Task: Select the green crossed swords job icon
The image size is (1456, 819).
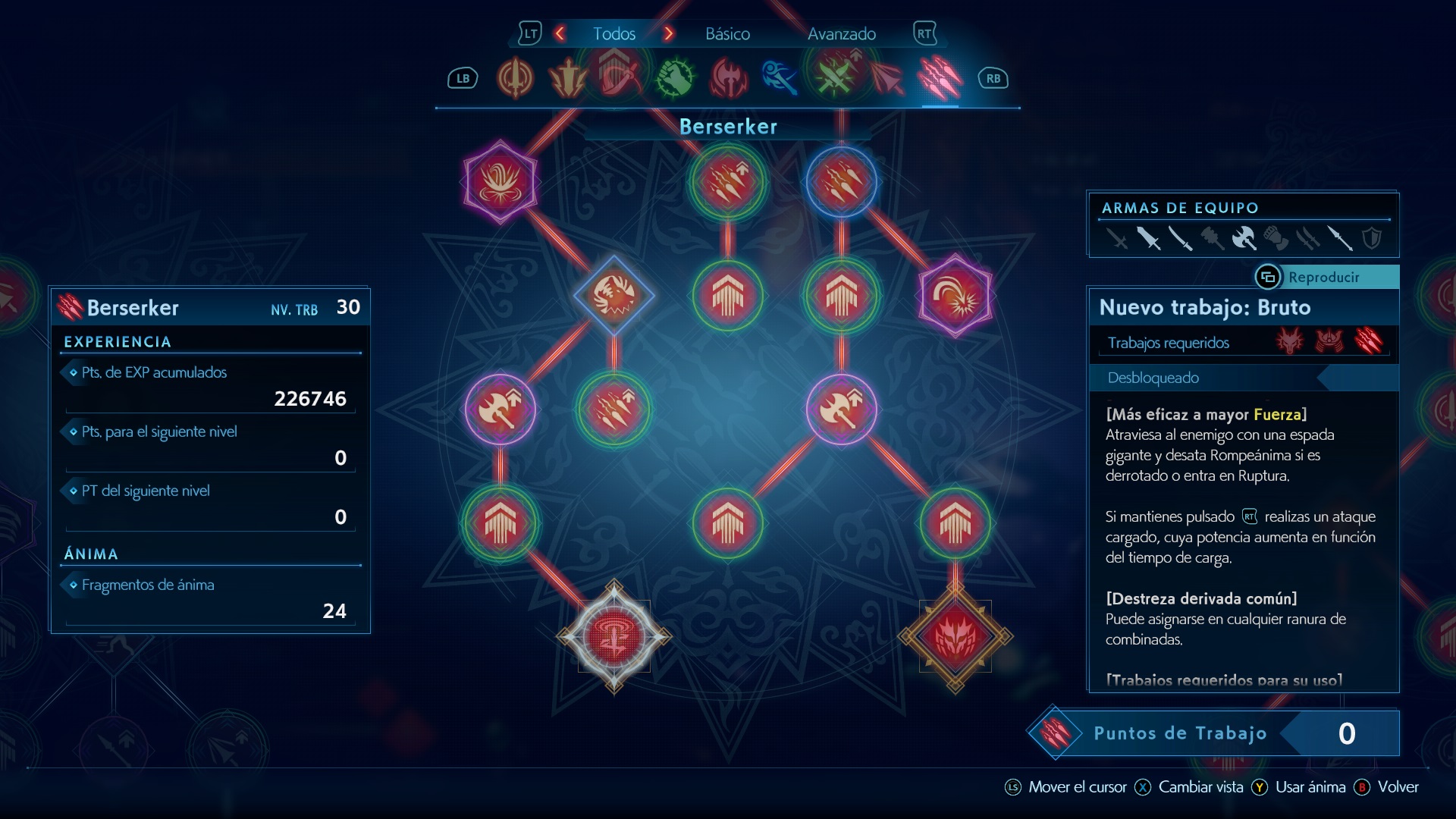Action: pyautogui.click(x=833, y=78)
